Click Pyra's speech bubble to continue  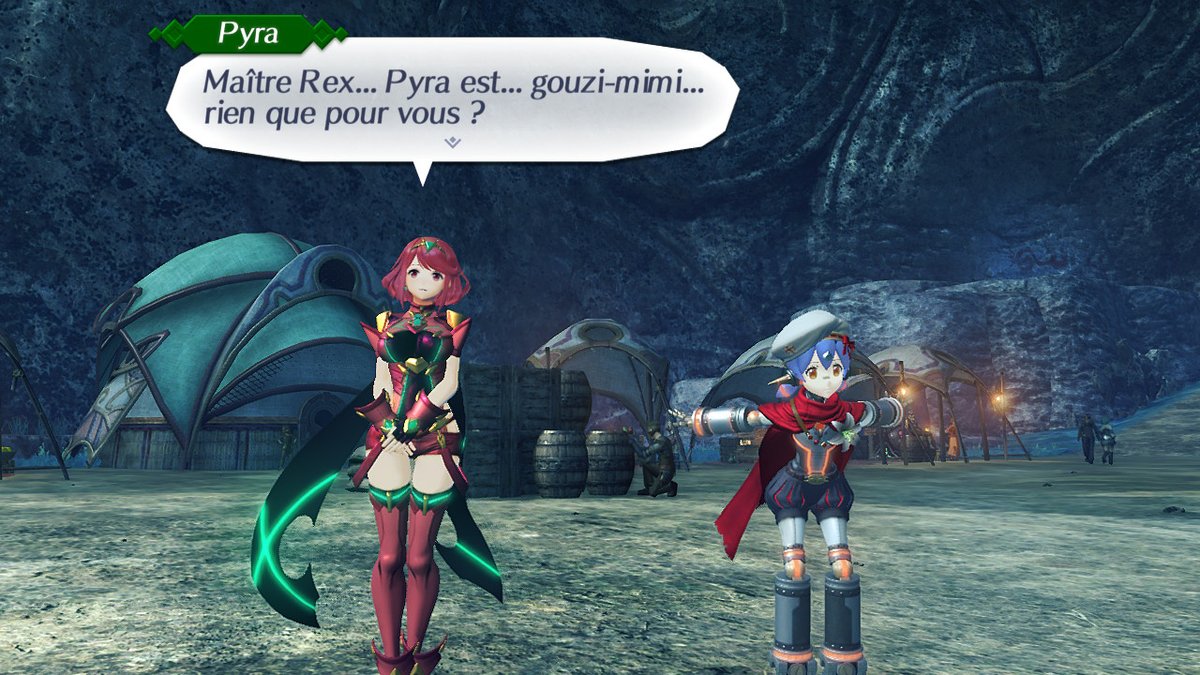pos(452,96)
